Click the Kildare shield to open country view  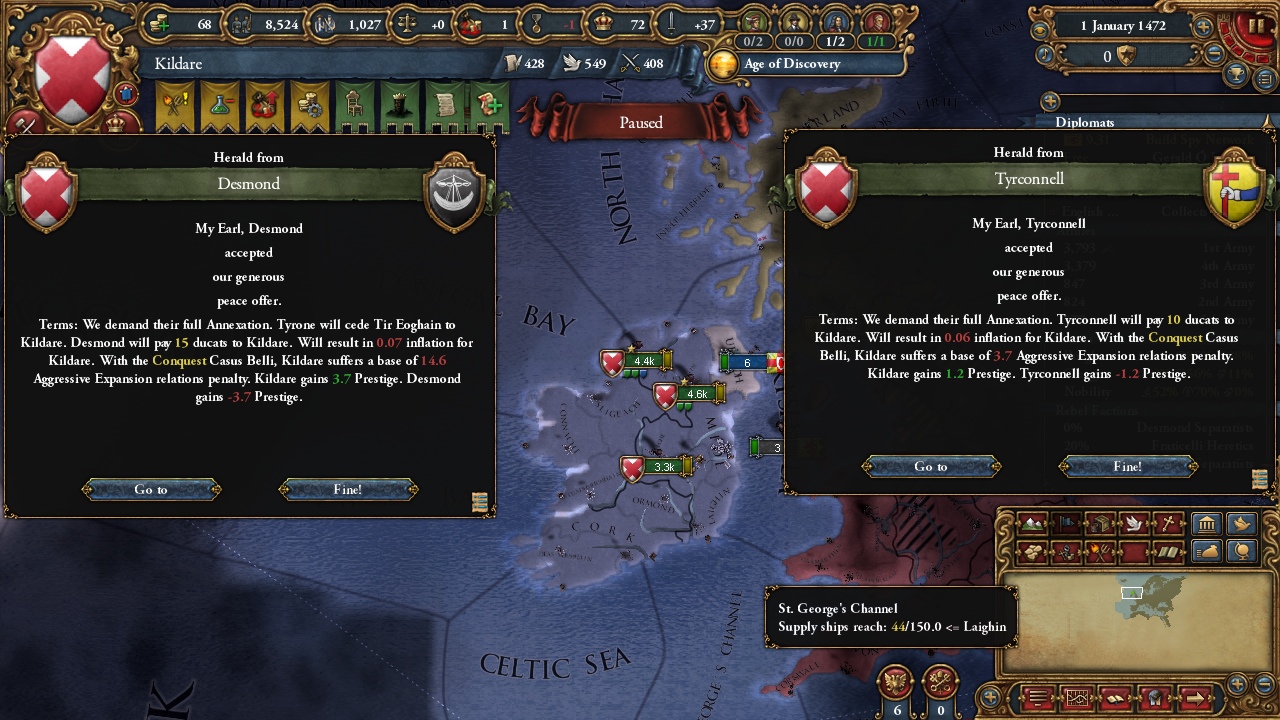coord(70,65)
